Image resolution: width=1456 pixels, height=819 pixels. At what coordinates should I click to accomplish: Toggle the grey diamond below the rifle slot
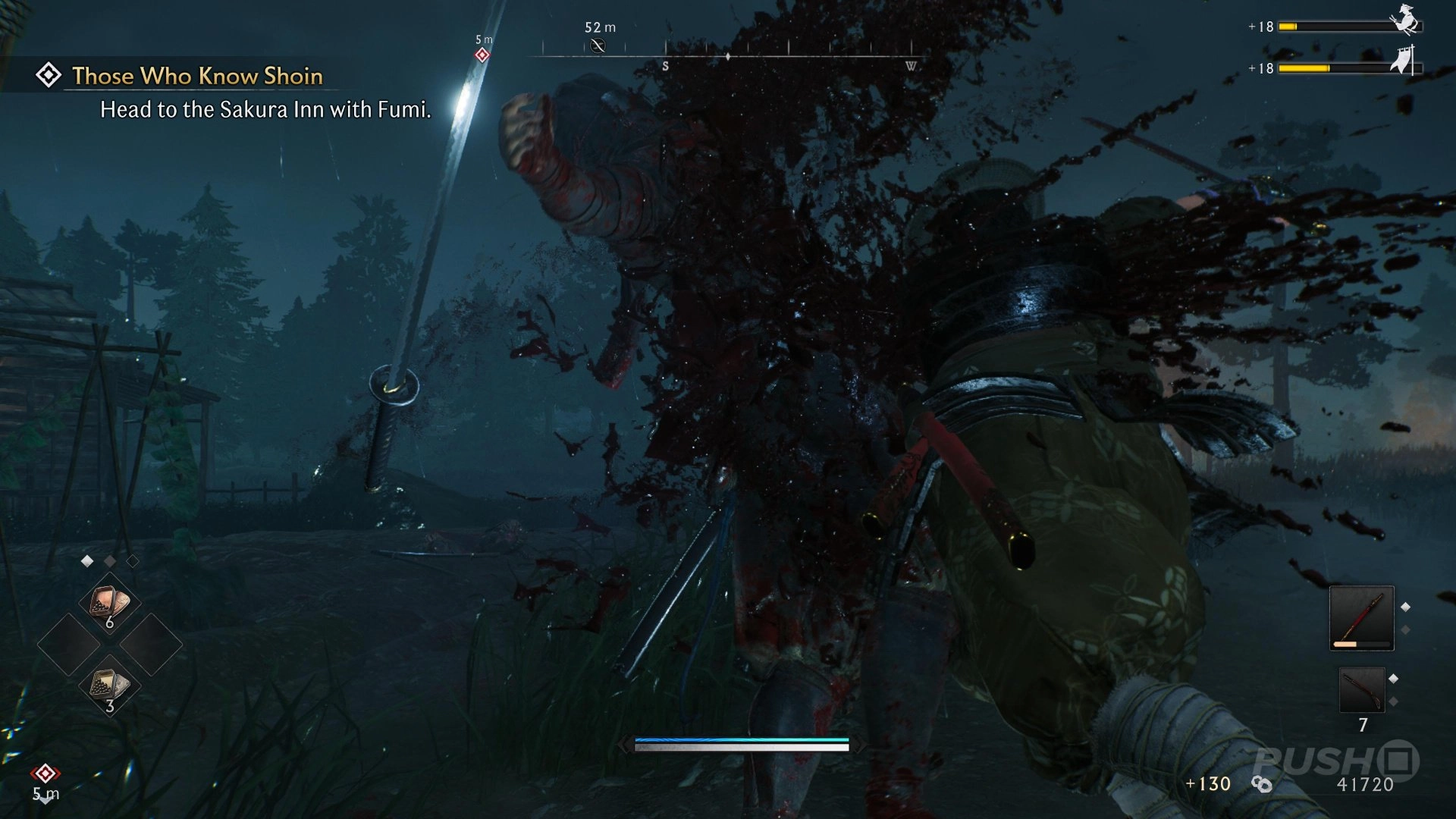1394,700
